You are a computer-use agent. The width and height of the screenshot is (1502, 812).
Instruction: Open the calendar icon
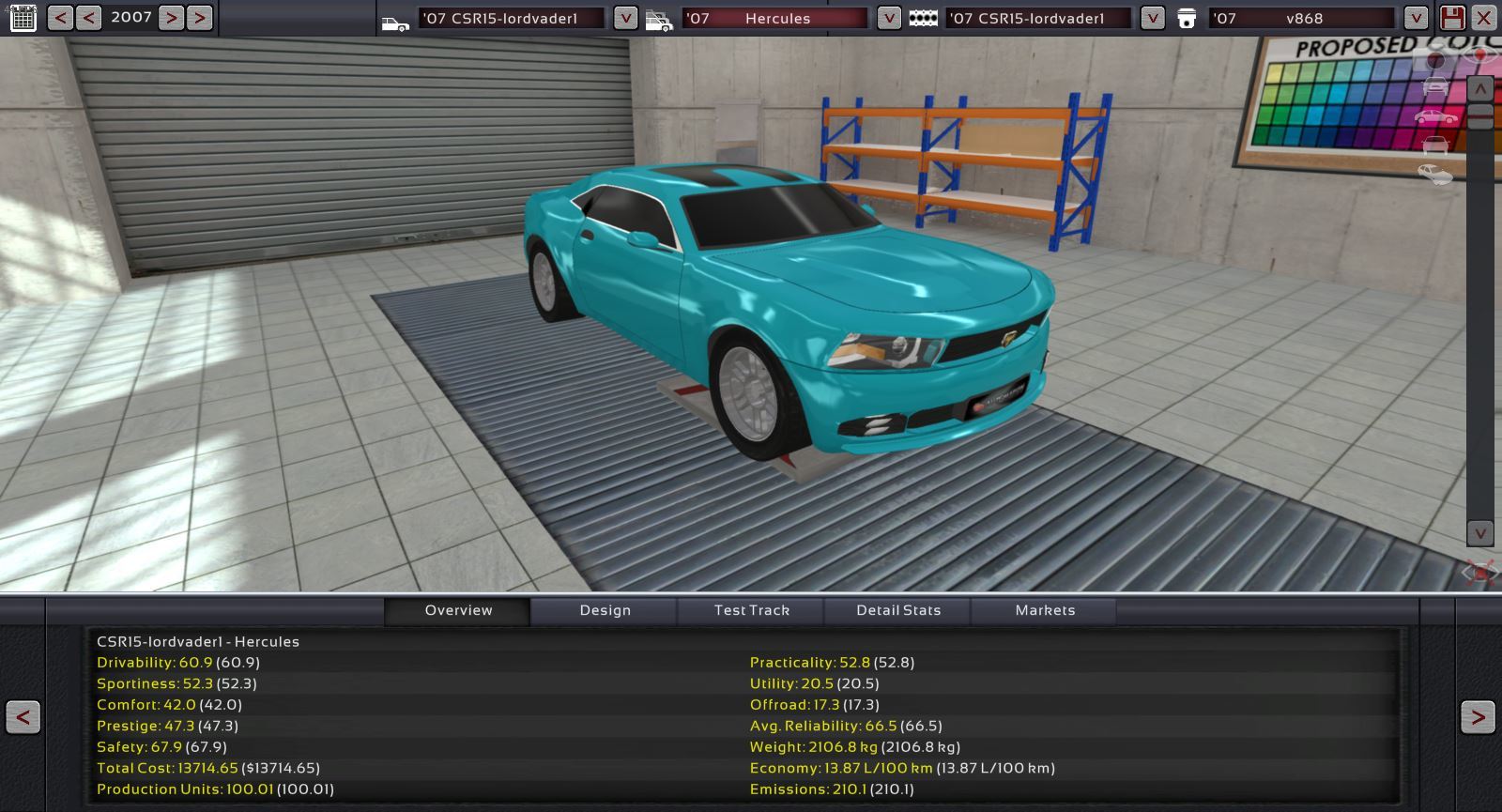coord(23,17)
